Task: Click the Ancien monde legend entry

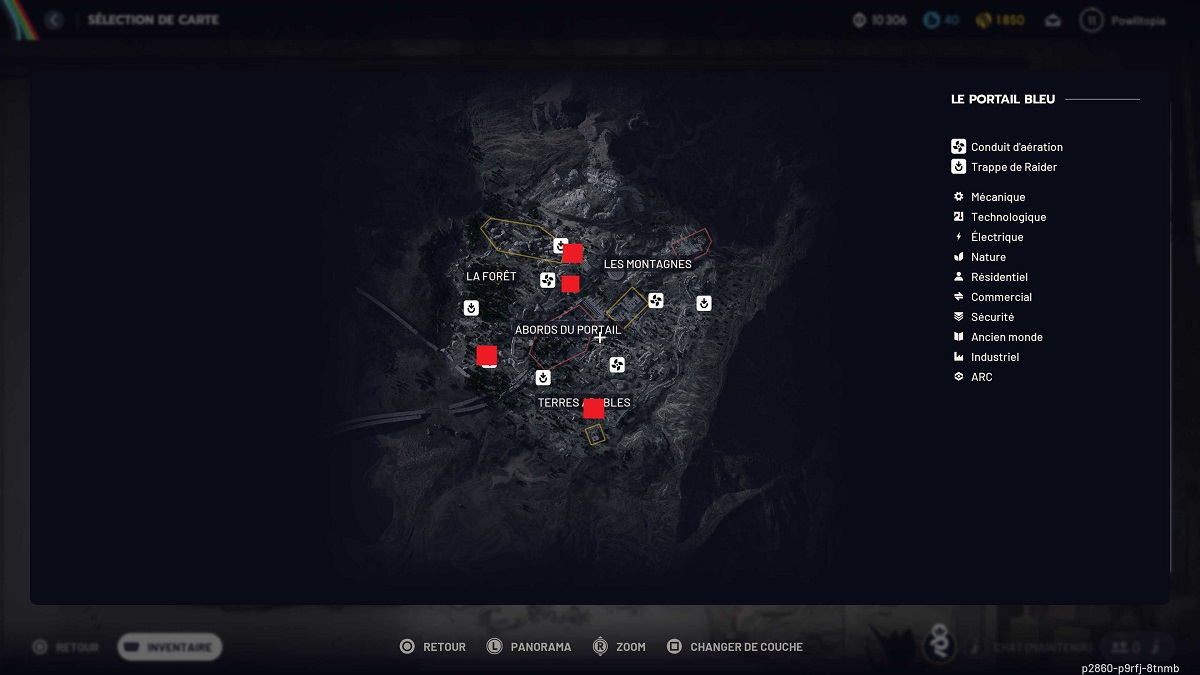Action: click(1006, 337)
